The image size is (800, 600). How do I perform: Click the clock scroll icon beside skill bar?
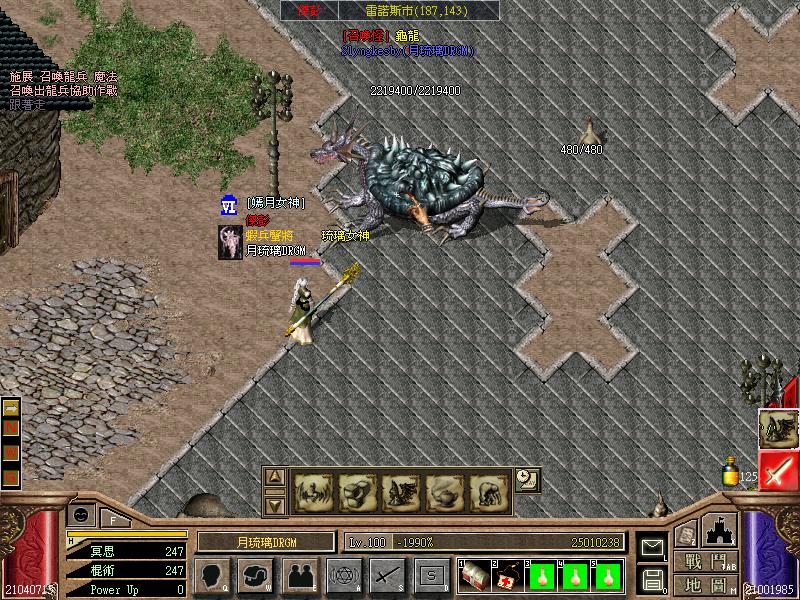[528, 480]
